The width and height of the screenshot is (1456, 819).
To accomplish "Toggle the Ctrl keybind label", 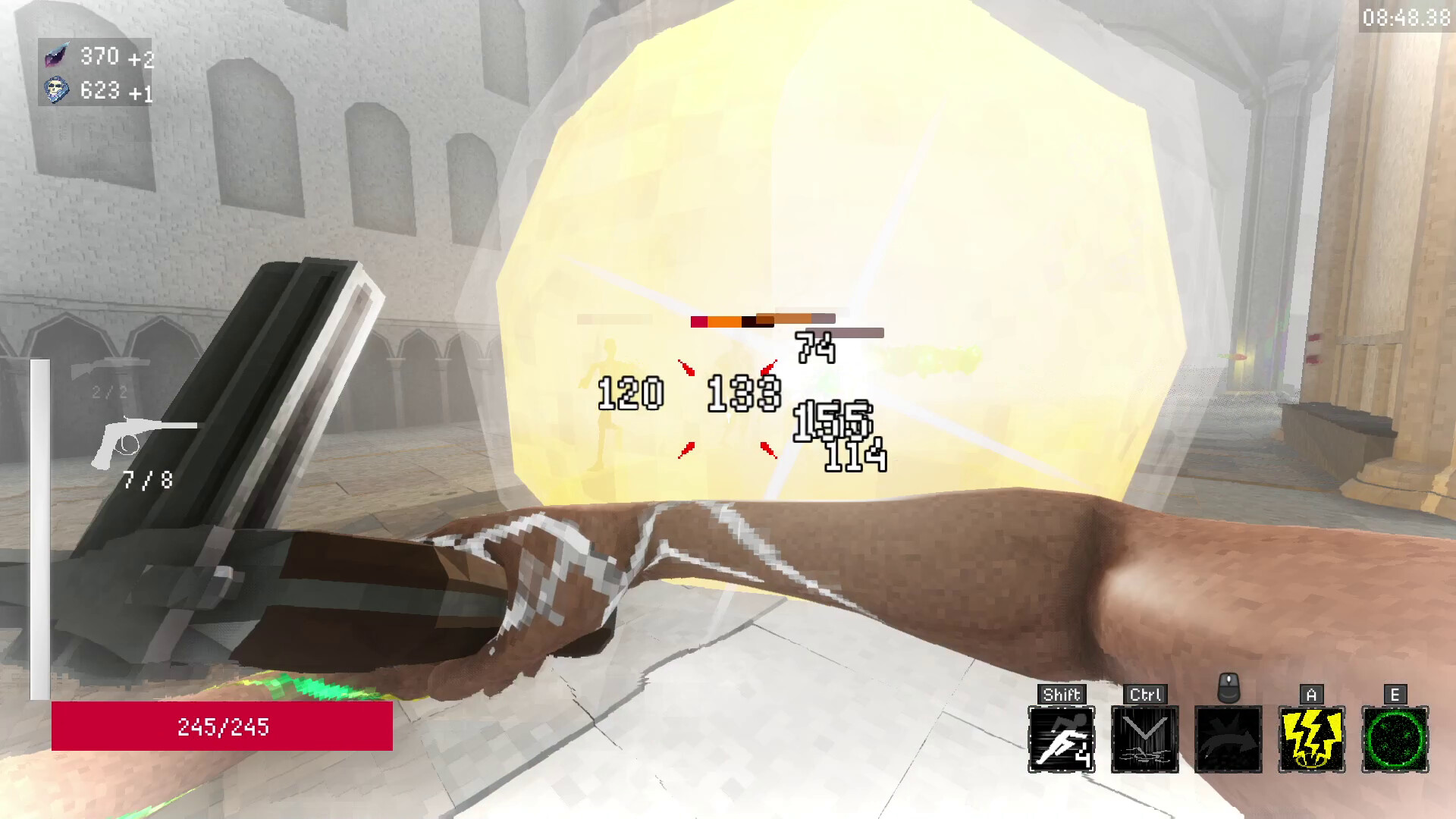I will (1145, 692).
